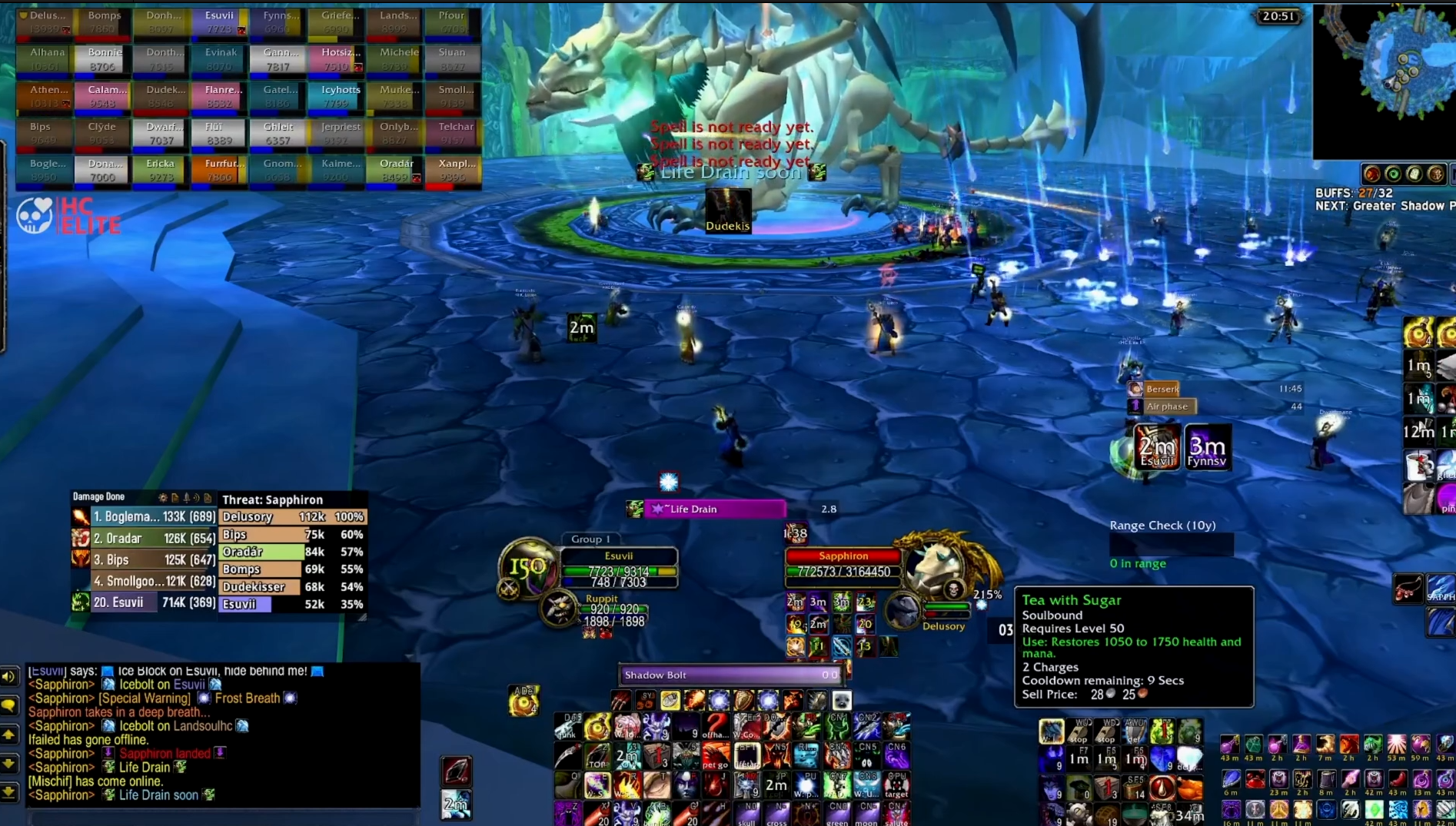The width and height of the screenshot is (1456, 826).
Task: Click Delusory's bar in the threat meter
Action: 293,517
